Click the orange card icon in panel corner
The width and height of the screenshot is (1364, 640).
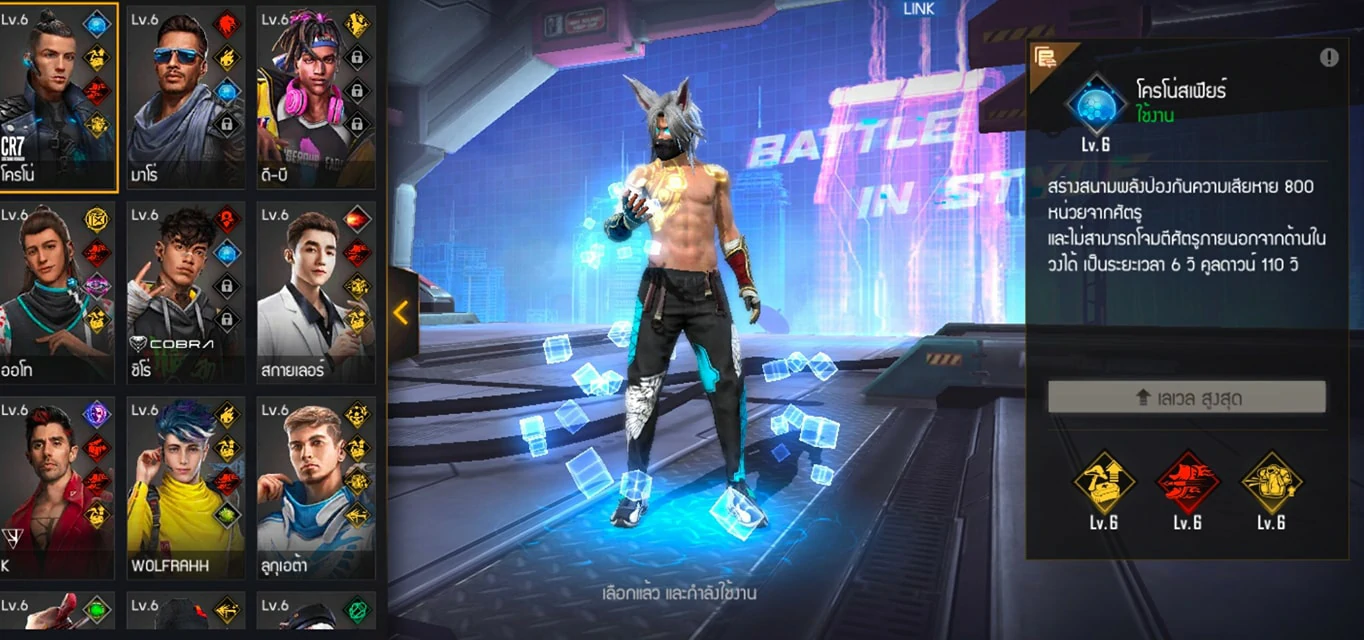[1046, 57]
